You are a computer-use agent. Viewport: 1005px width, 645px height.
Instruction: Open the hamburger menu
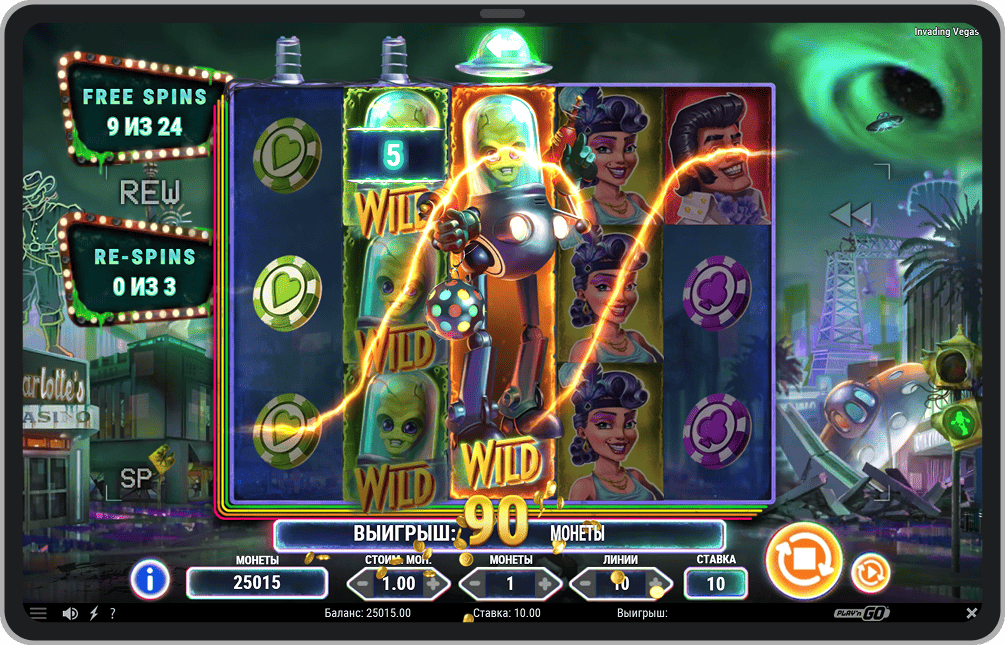click(38, 613)
